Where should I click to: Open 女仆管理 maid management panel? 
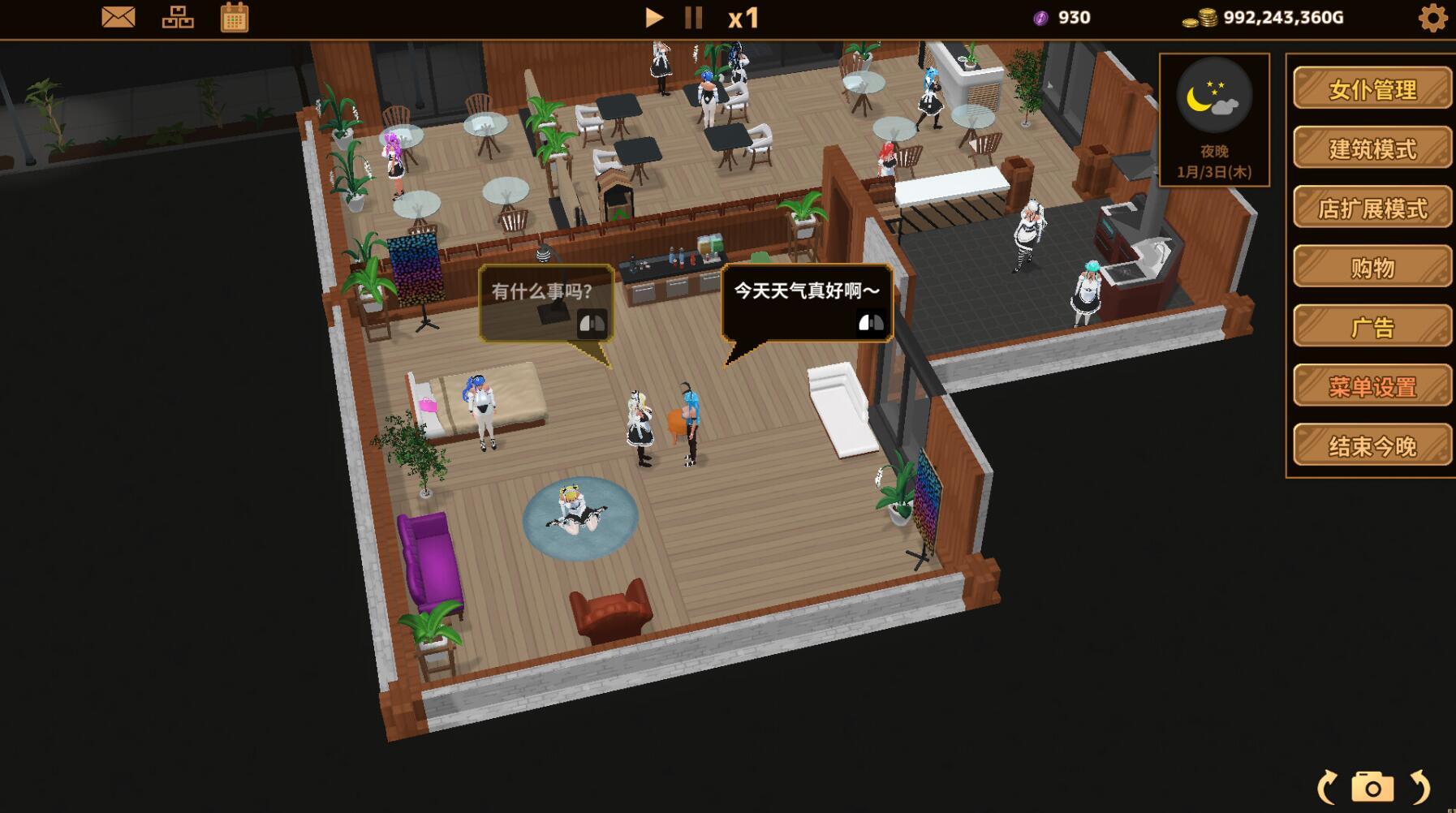[x=1372, y=90]
